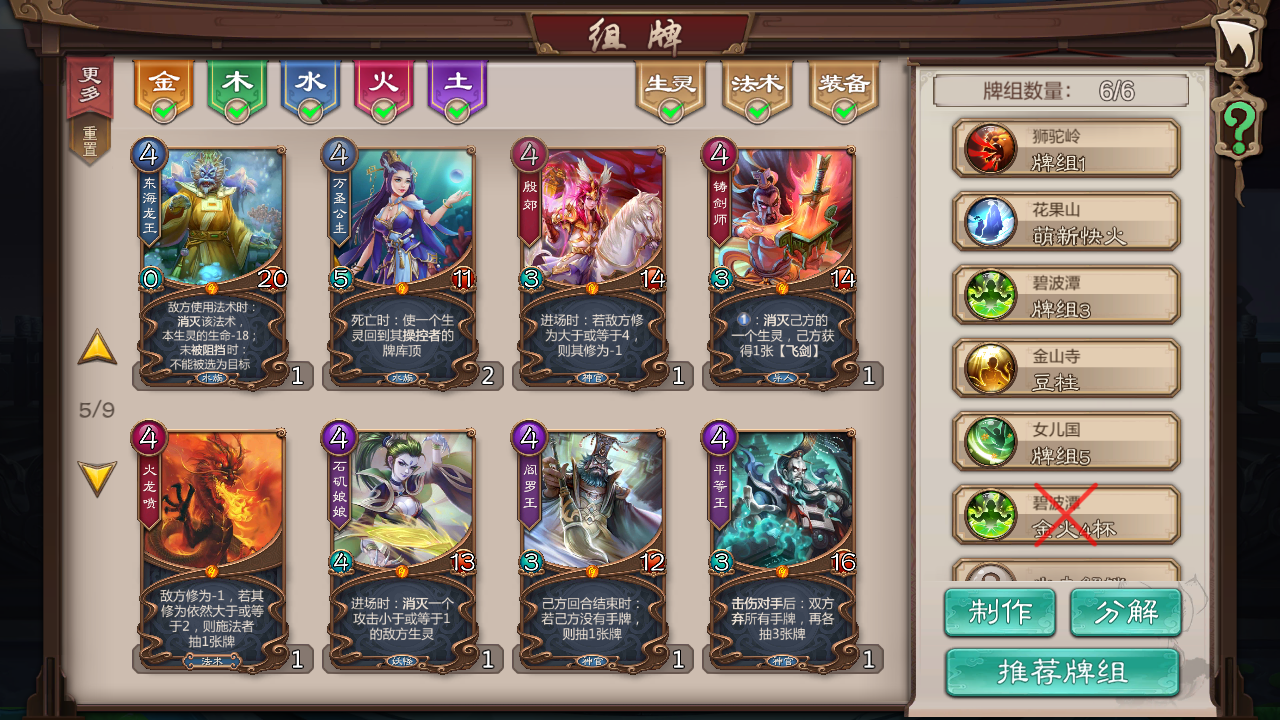Toggle the 土 element filter
1280x720 pixels.
[458, 83]
